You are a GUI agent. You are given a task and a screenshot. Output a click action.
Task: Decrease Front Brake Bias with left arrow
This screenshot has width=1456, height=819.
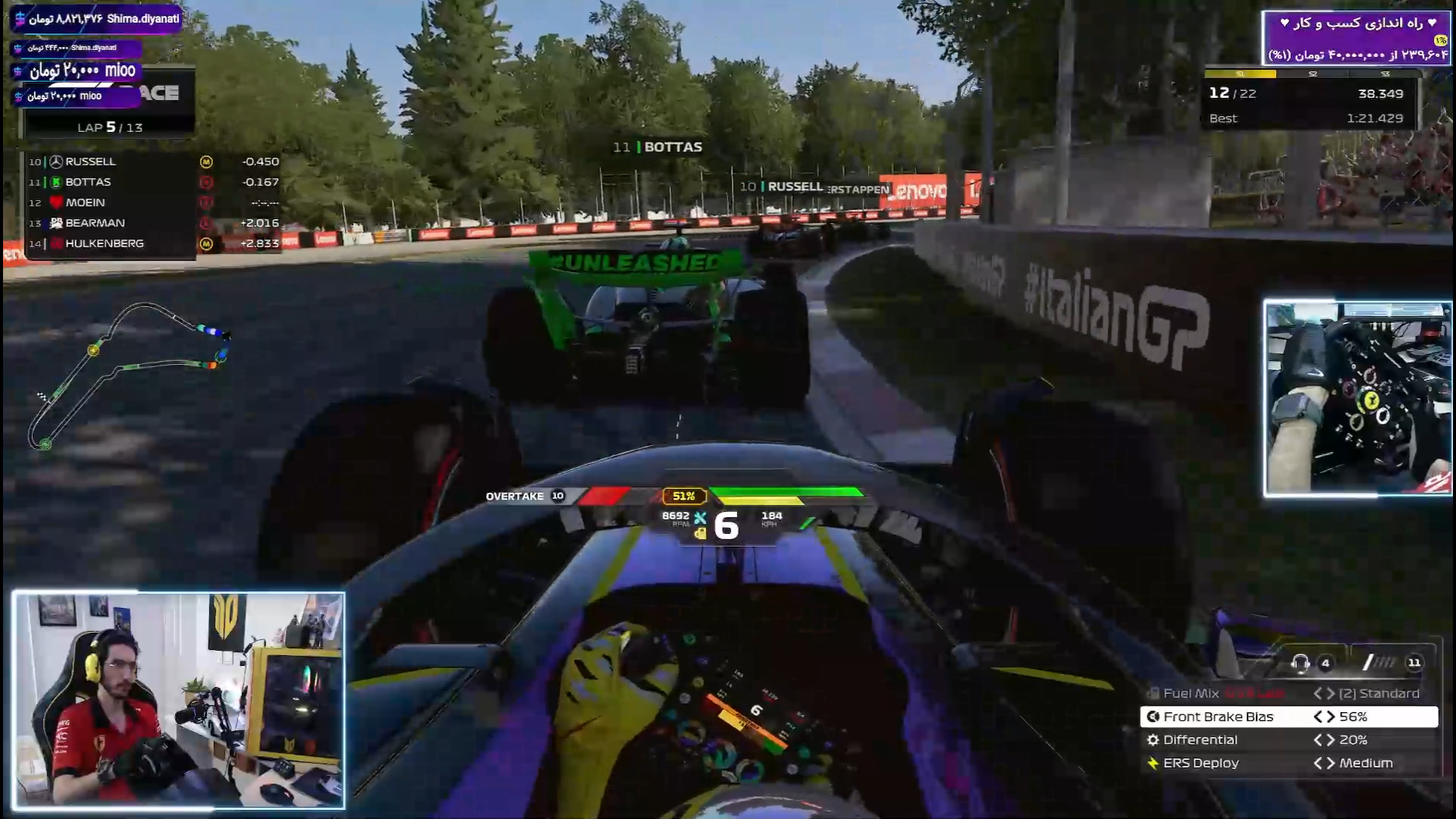click(x=1318, y=717)
